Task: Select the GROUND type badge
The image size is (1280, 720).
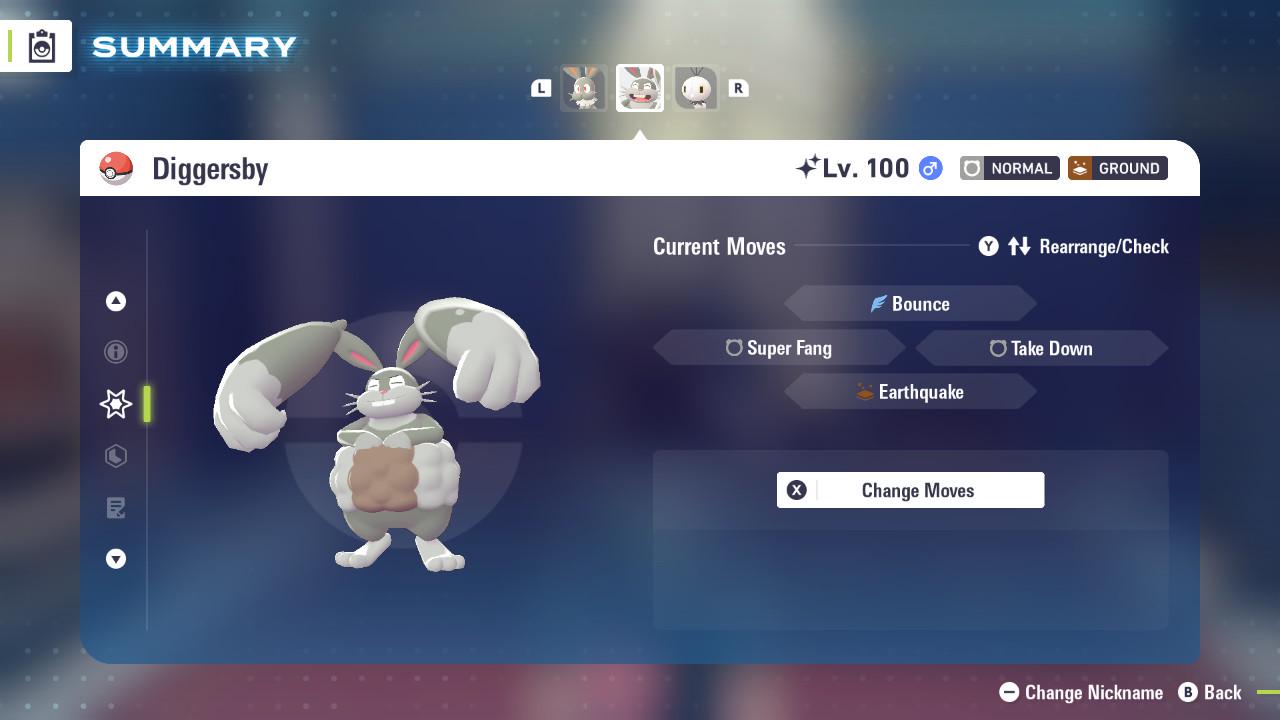Action: click(1117, 168)
